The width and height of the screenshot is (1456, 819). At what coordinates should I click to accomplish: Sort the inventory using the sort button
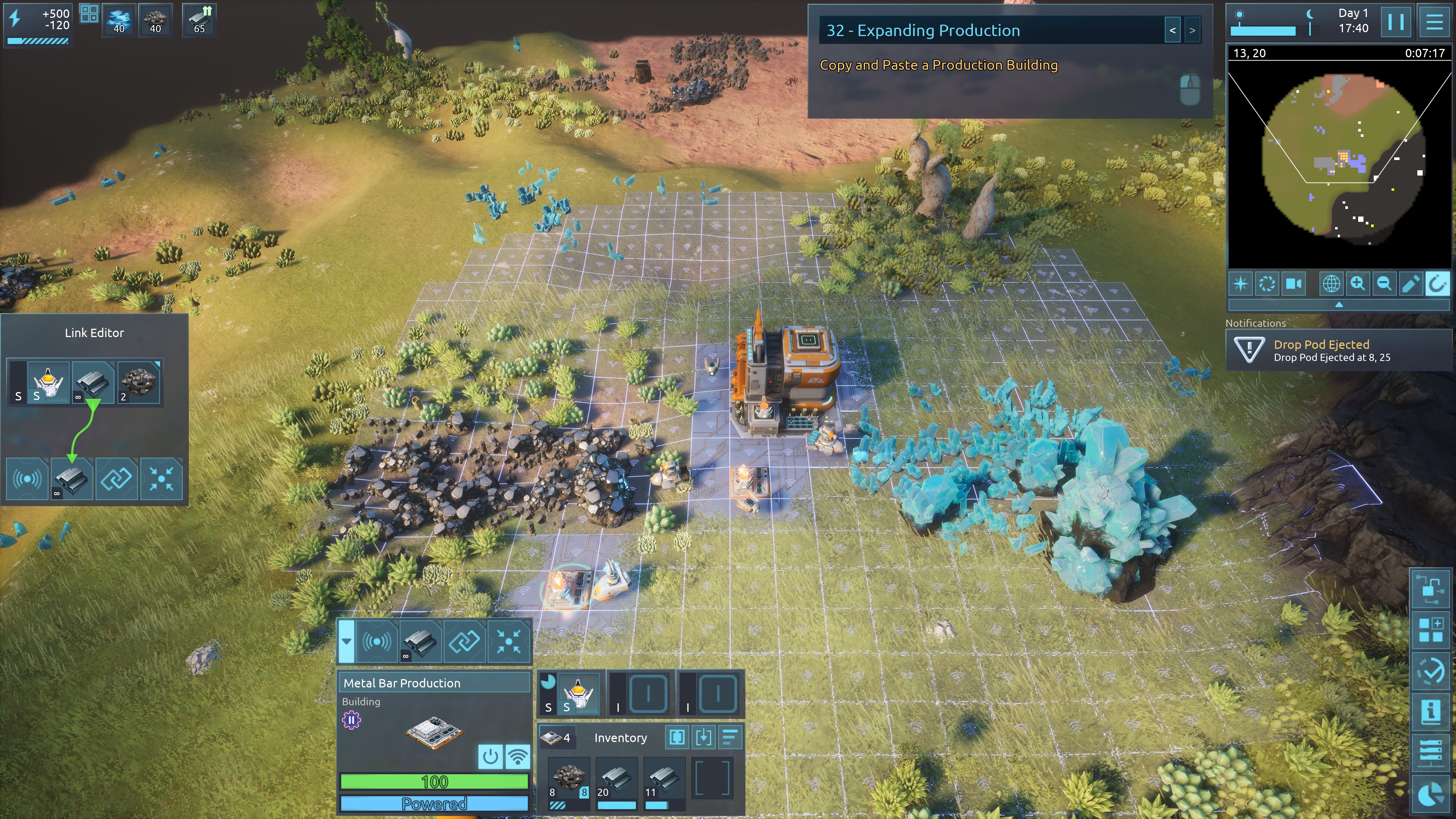tap(730, 737)
